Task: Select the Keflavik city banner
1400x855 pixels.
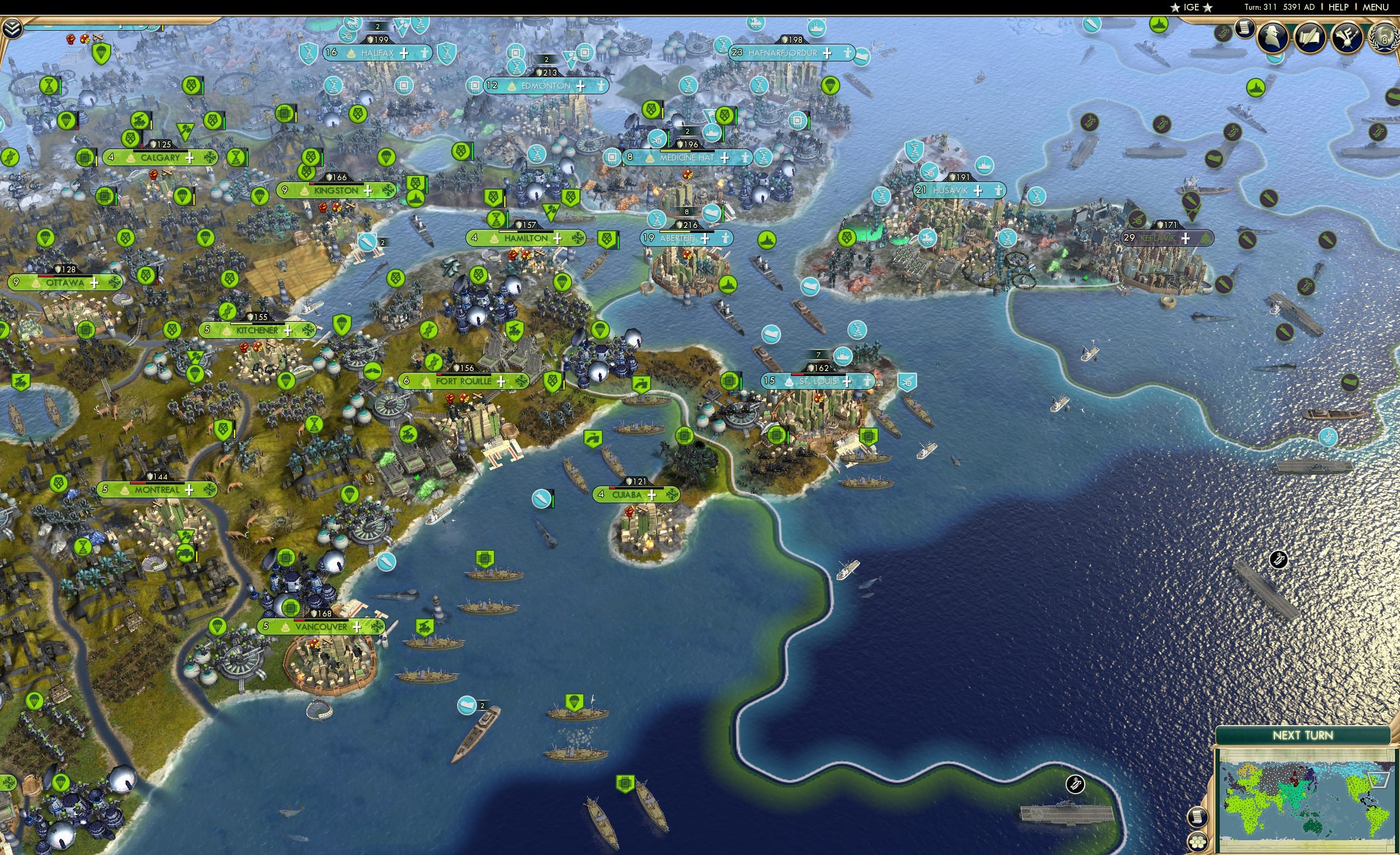Action: [1159, 238]
